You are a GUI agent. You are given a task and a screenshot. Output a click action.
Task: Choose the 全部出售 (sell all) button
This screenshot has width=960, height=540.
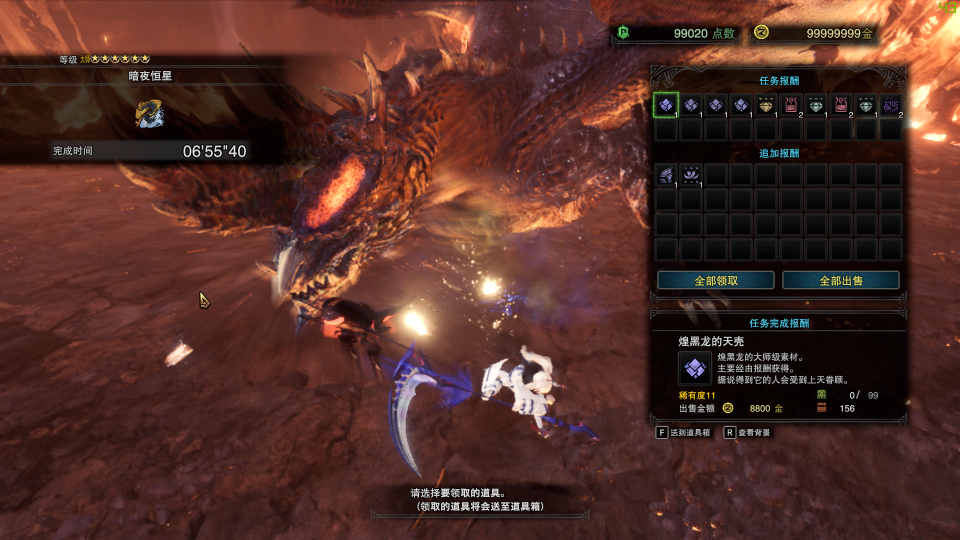841,280
